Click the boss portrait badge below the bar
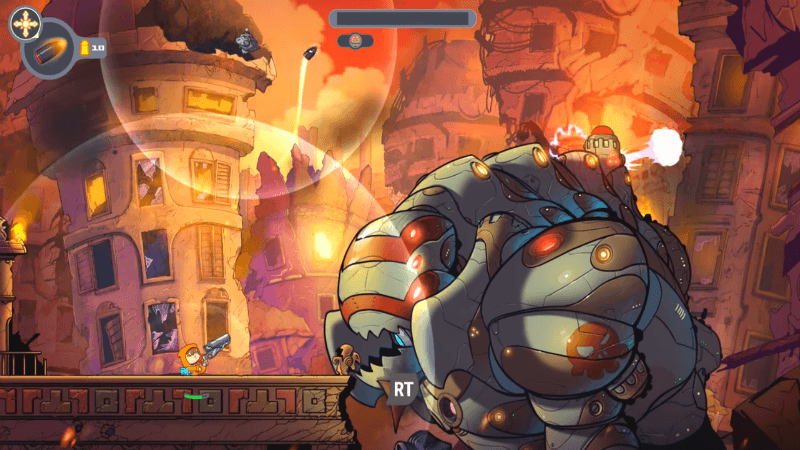The image size is (800, 450). (x=355, y=41)
